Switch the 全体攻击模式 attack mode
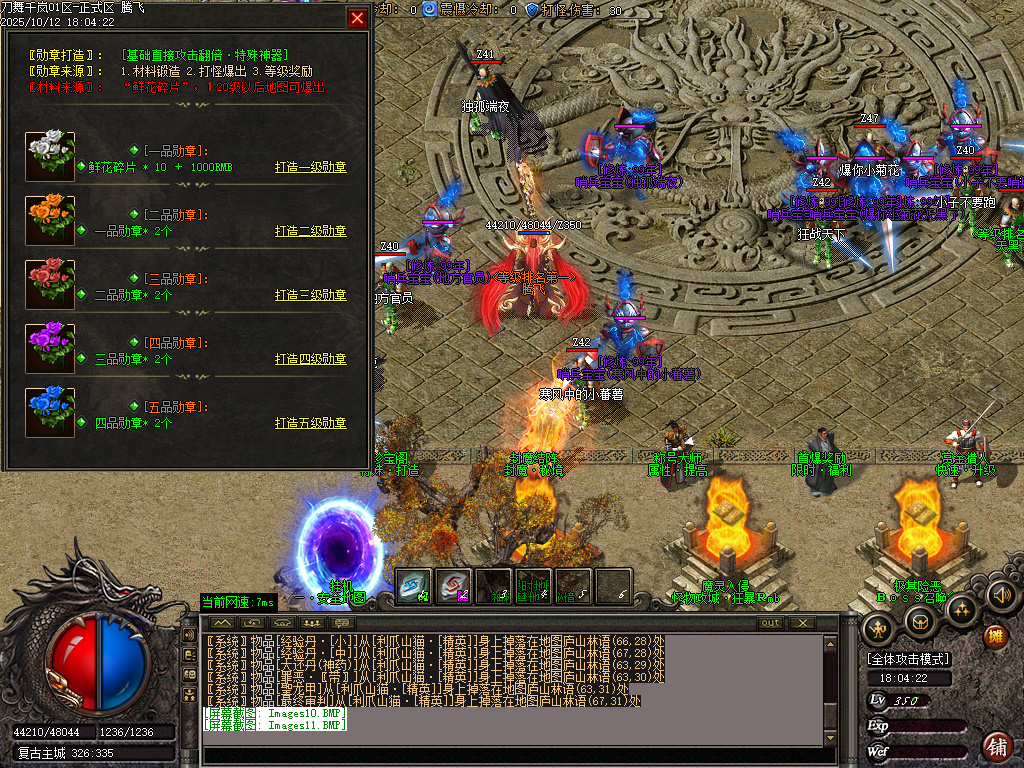The height and width of the screenshot is (768, 1024). [x=909, y=659]
